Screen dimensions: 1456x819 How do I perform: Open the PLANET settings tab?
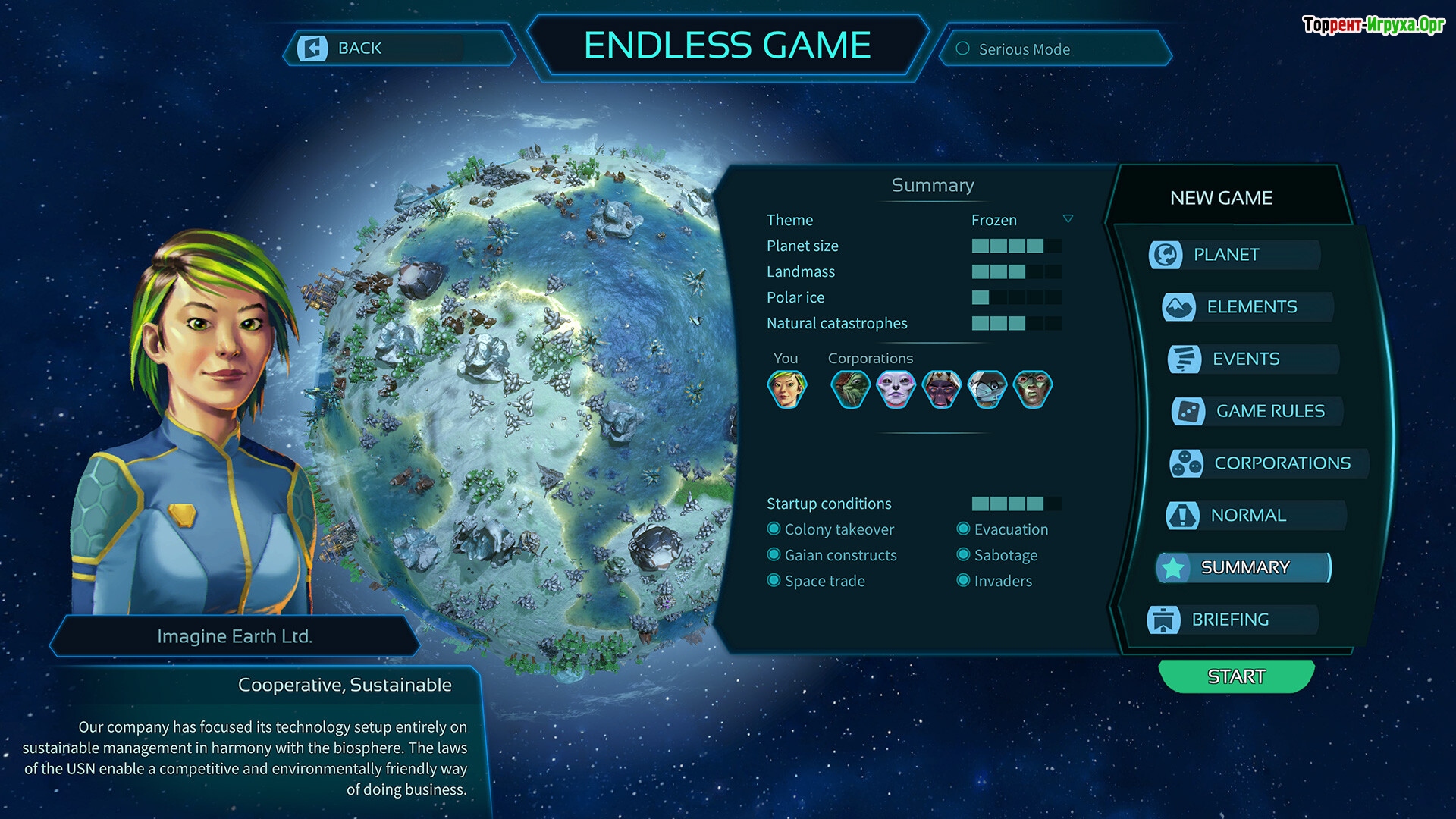pyautogui.click(x=1225, y=255)
